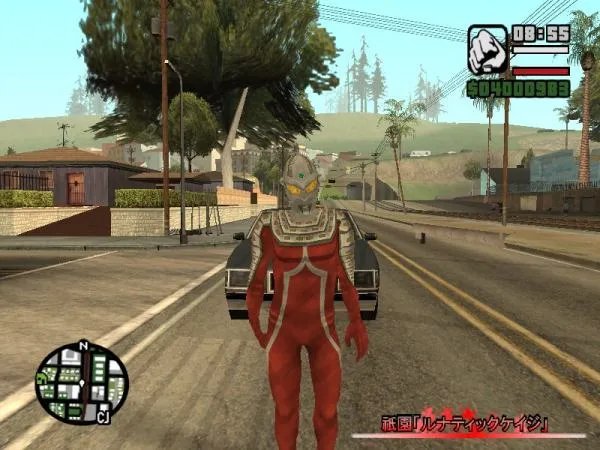Screen dimensions: 600x450
Task: Open the circular radar minimap
Action: 81,383
